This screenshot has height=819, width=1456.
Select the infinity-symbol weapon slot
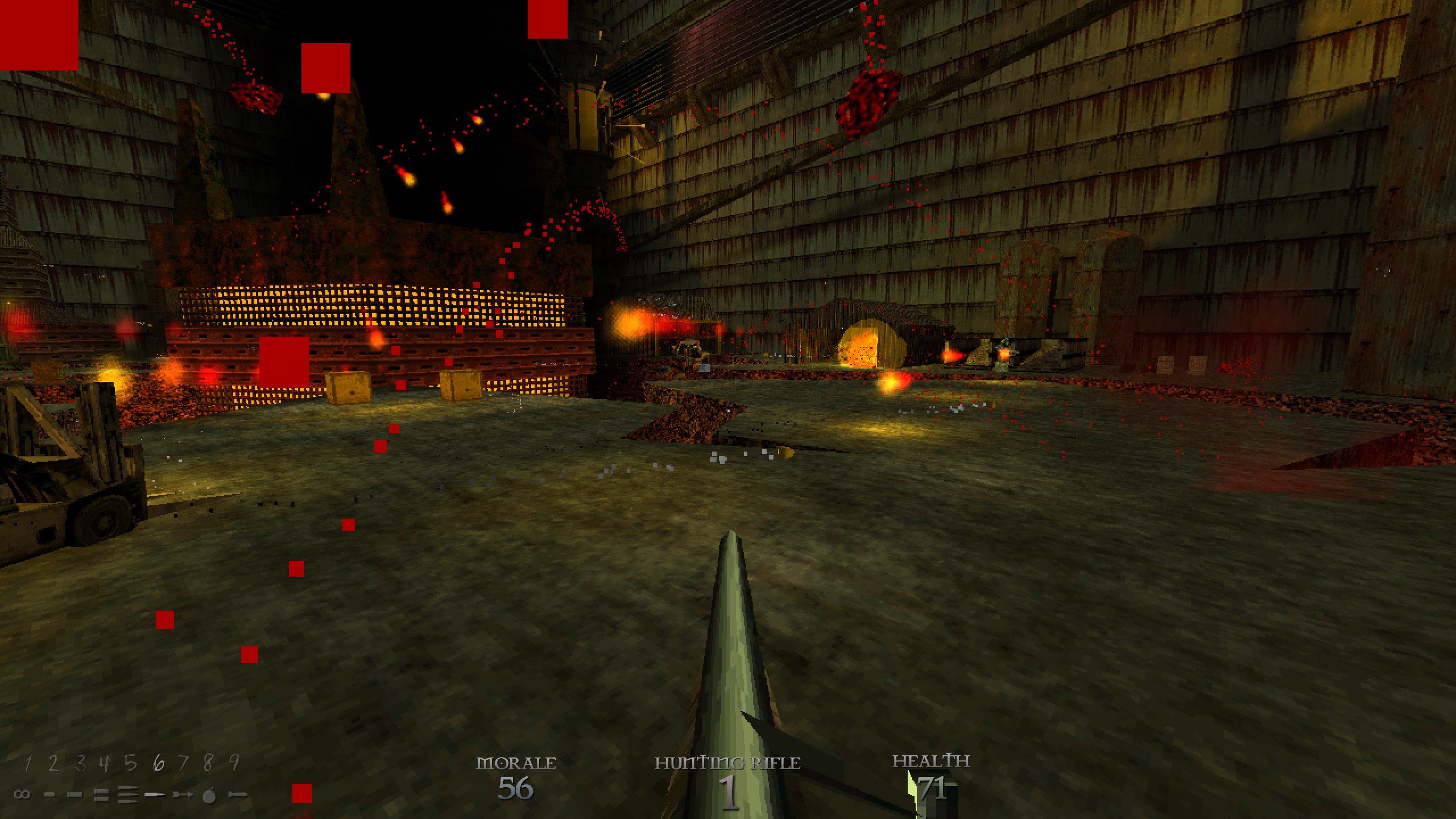point(22,795)
